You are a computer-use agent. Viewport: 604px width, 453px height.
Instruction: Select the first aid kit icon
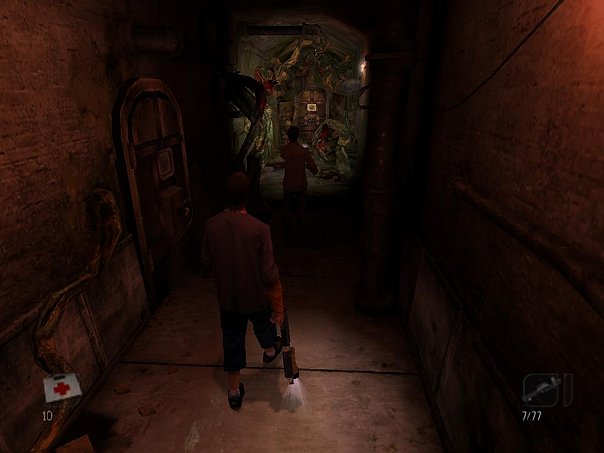click(59, 388)
